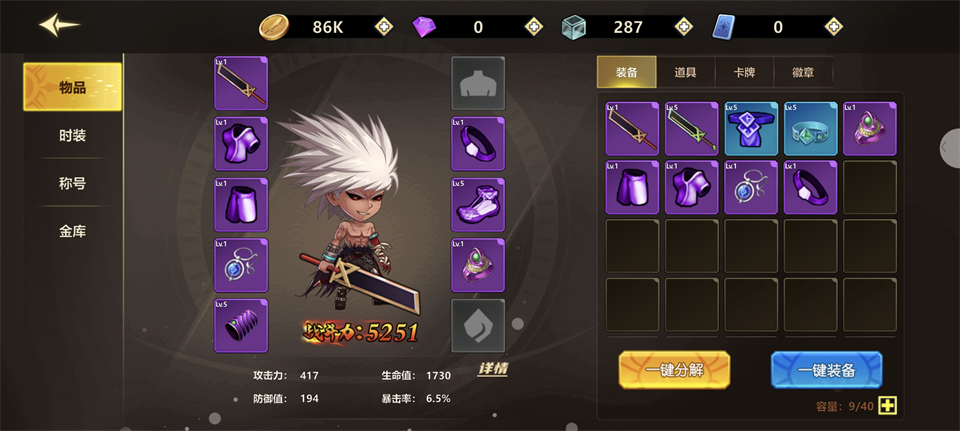Open the 时装 costume menu

coord(73,135)
